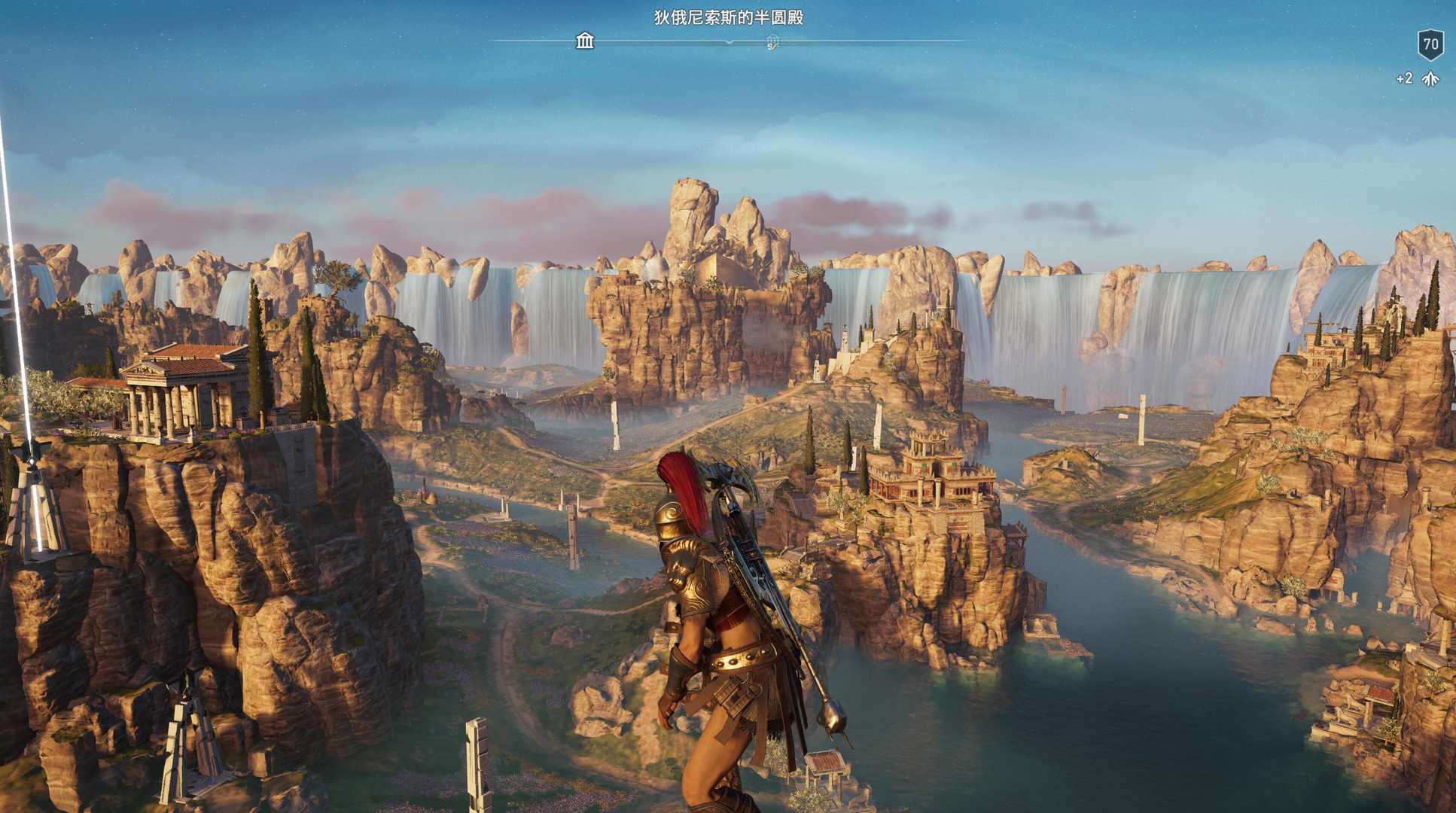Click the white temple icon on the compass
The width and height of the screenshot is (1456, 813).
(x=585, y=41)
